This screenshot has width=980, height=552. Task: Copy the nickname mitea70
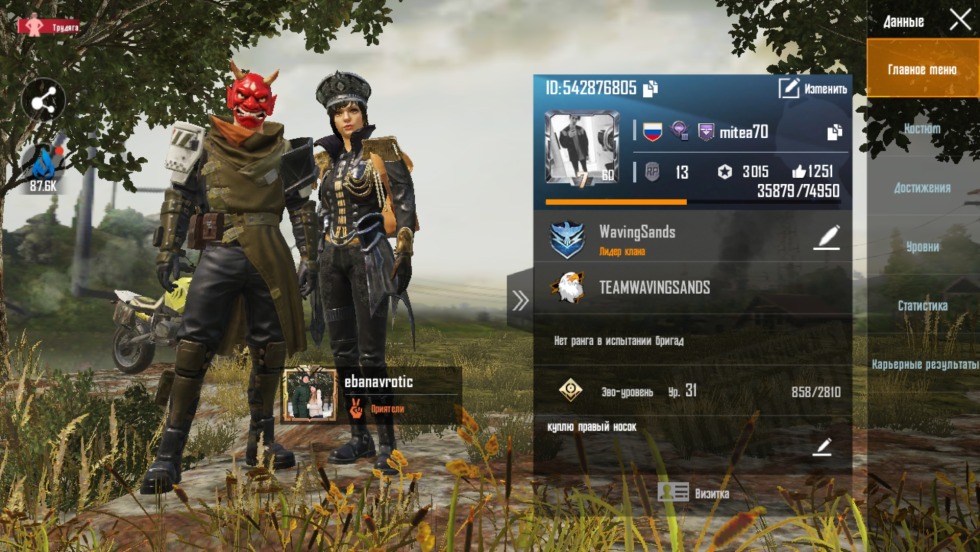point(834,132)
